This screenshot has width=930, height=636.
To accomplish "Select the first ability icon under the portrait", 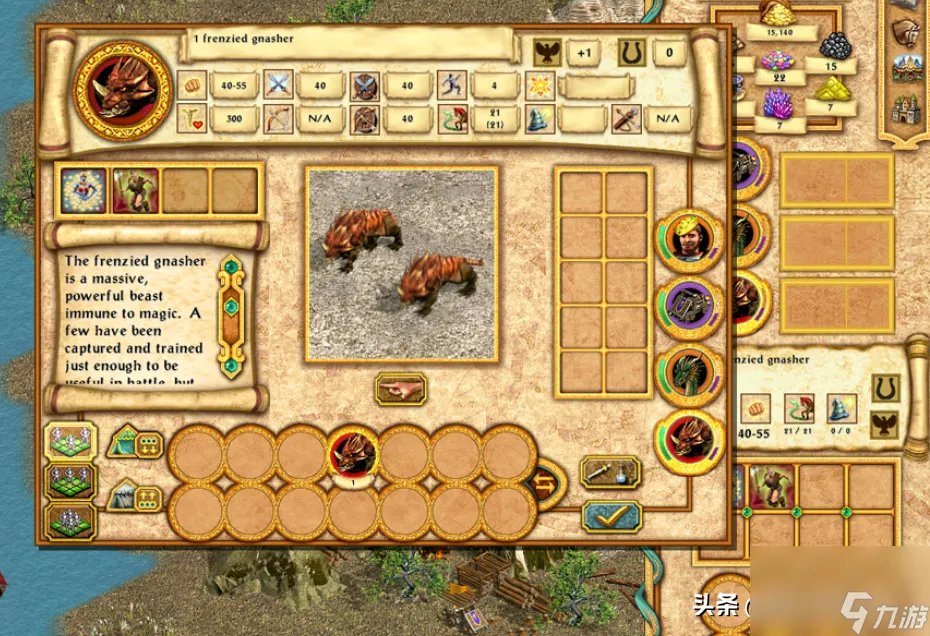I will tap(84, 191).
